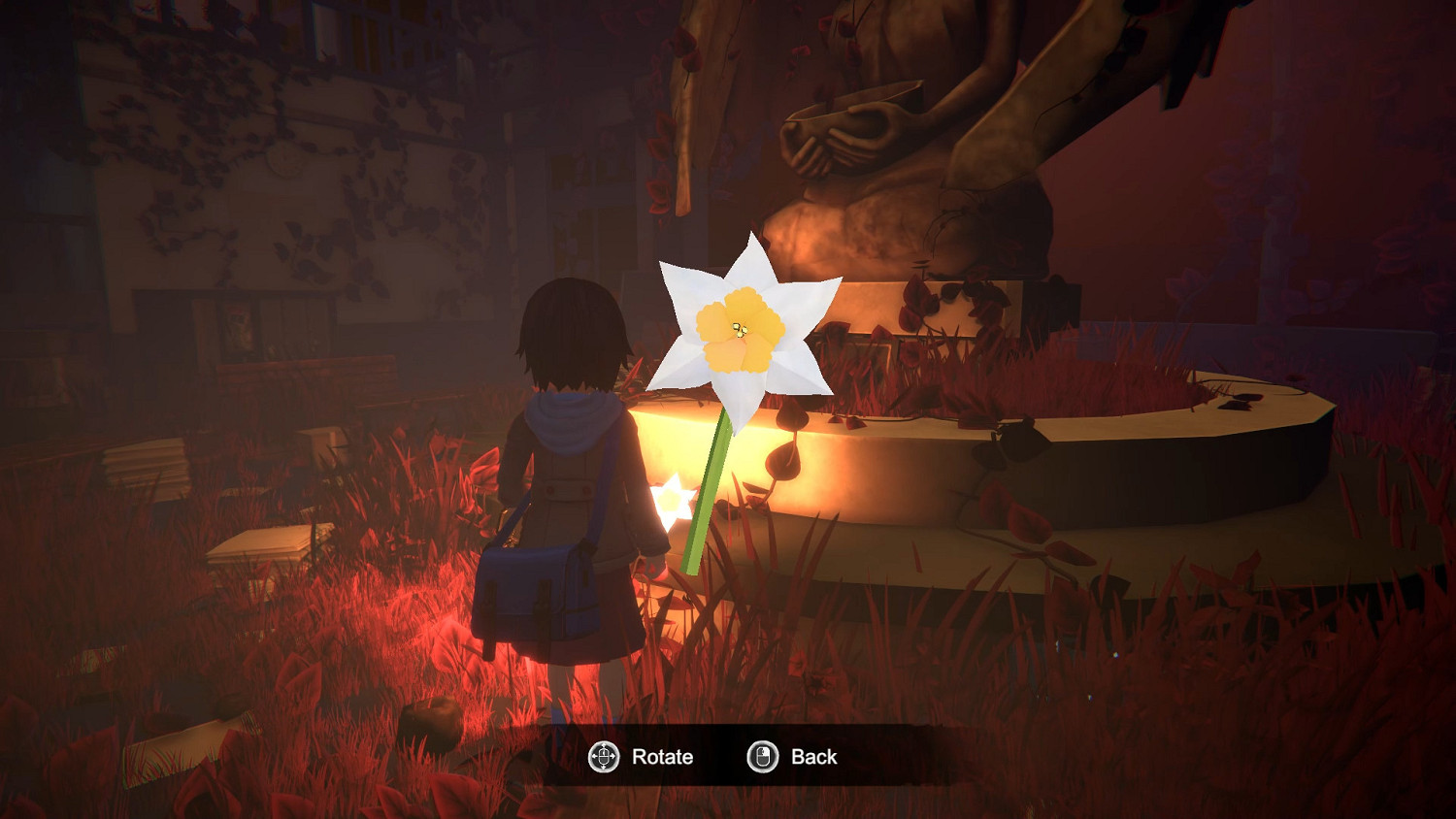
Task: Click the right mouse button Back icon
Action: pos(761,757)
